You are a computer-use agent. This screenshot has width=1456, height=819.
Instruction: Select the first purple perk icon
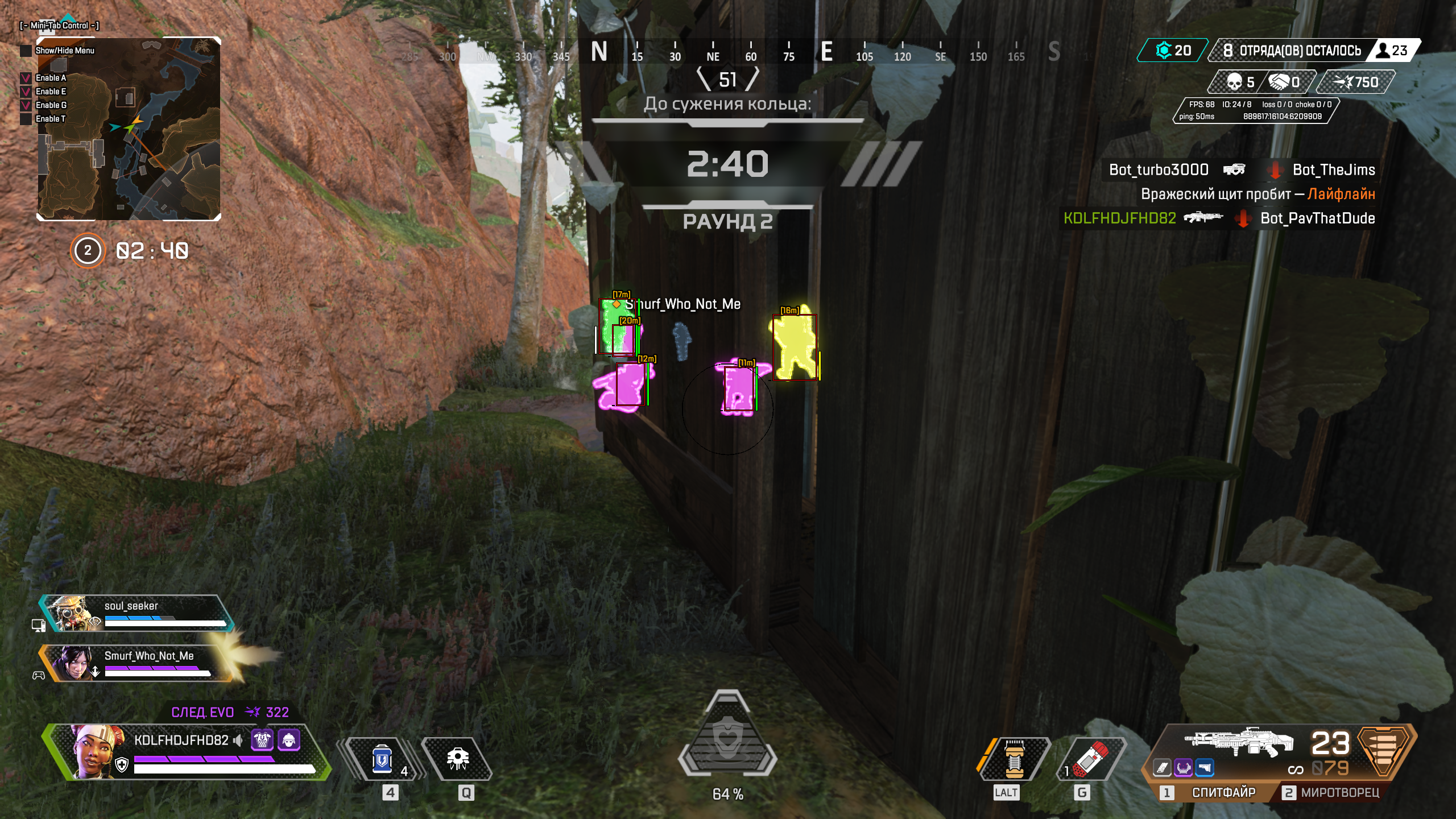(x=262, y=740)
